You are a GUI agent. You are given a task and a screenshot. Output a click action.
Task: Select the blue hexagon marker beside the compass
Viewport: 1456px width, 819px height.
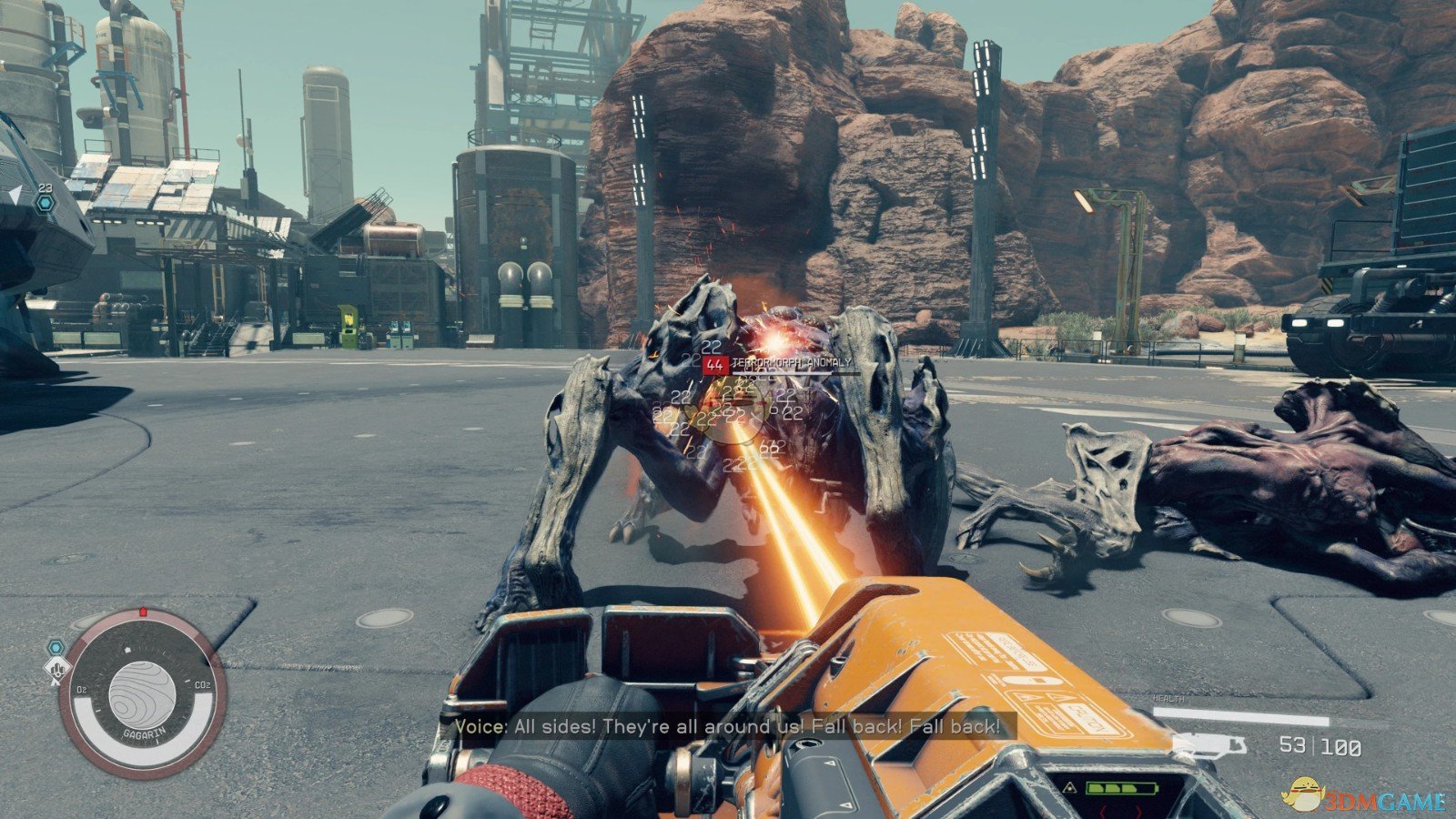pyautogui.click(x=56, y=647)
